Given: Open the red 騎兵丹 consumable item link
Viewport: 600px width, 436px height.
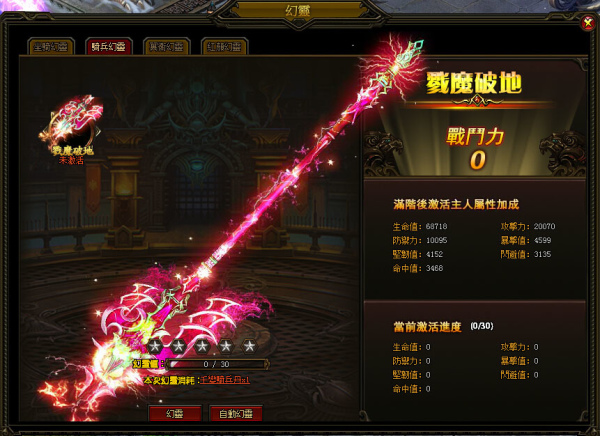Looking at the screenshot, I should 224,381.
